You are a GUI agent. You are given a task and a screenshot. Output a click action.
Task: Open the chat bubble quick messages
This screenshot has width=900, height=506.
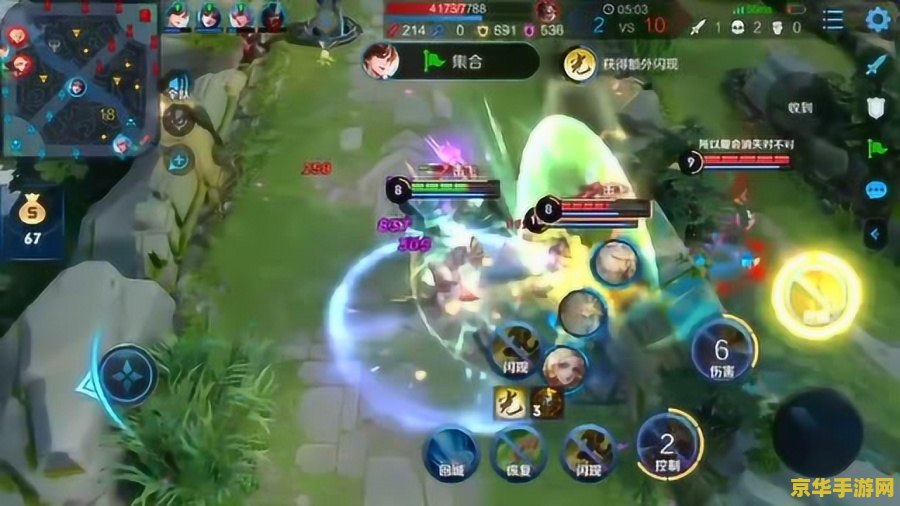pyautogui.click(x=876, y=191)
